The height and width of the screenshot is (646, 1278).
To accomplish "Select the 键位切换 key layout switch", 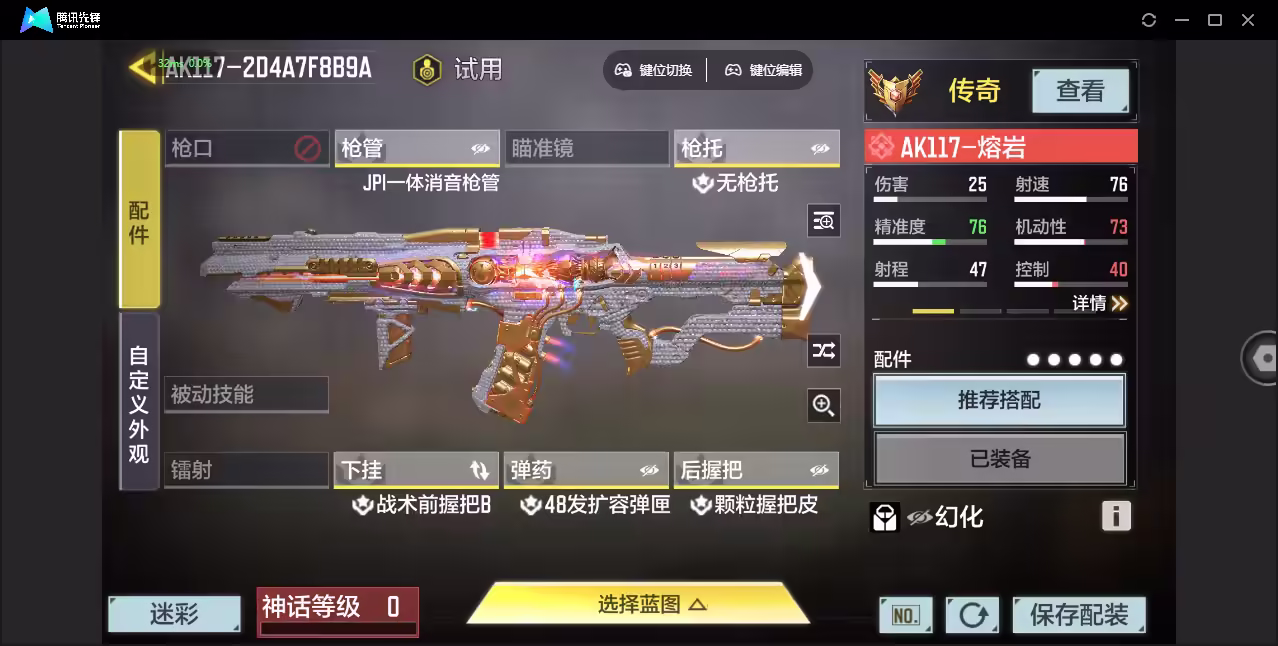I will (654, 70).
